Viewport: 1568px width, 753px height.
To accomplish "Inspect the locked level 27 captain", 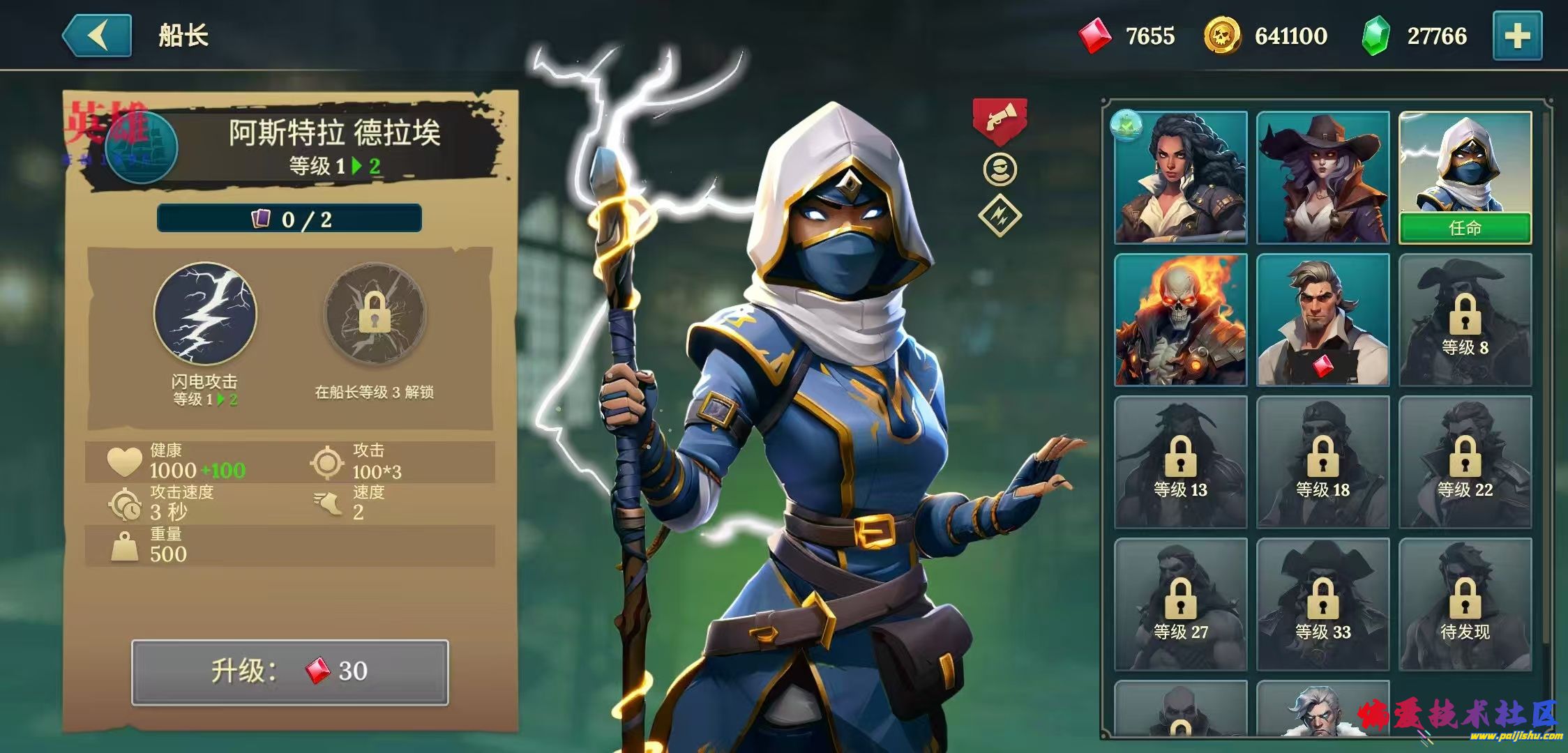I will click(1181, 604).
